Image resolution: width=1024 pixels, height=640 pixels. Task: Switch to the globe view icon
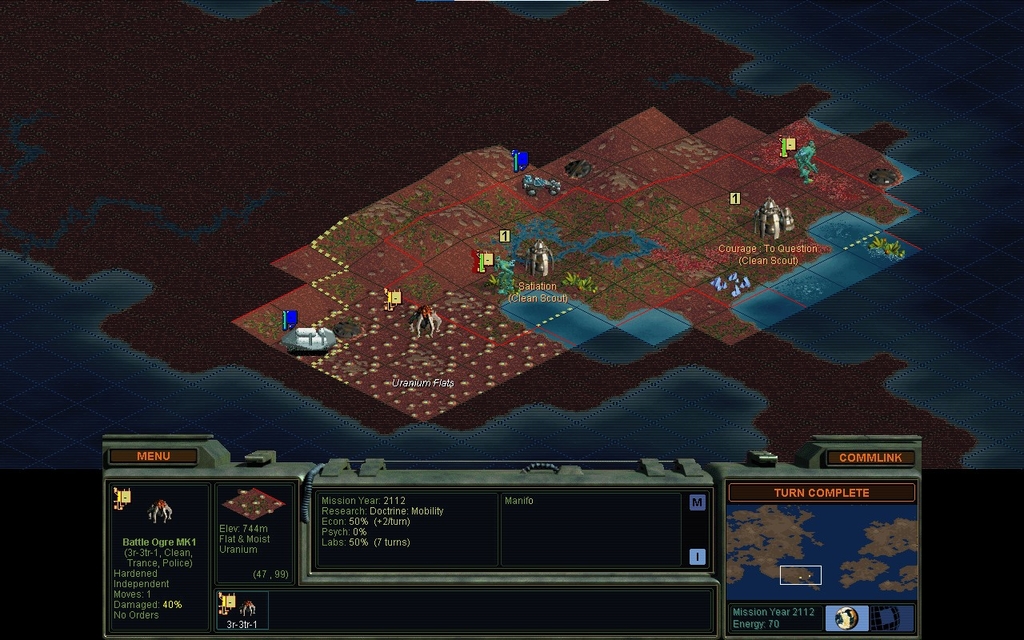tap(846, 617)
